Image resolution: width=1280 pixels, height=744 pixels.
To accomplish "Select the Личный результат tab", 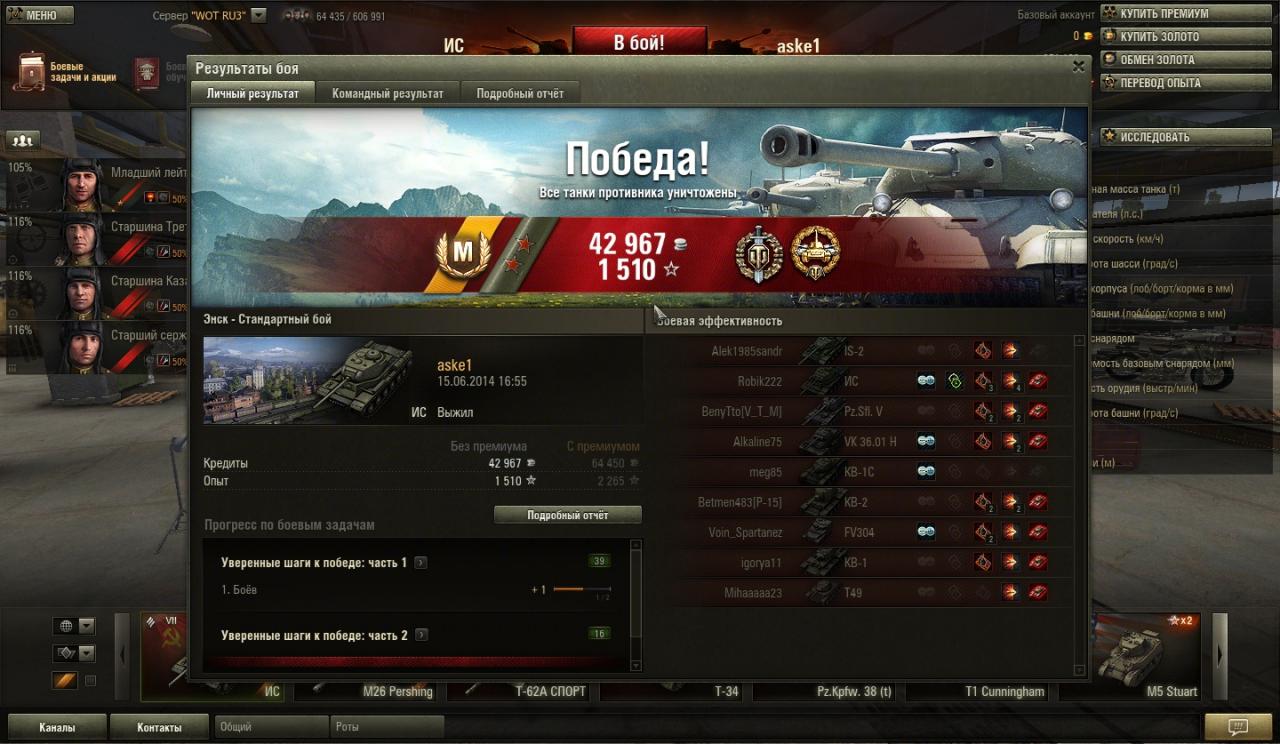I will pos(252,93).
